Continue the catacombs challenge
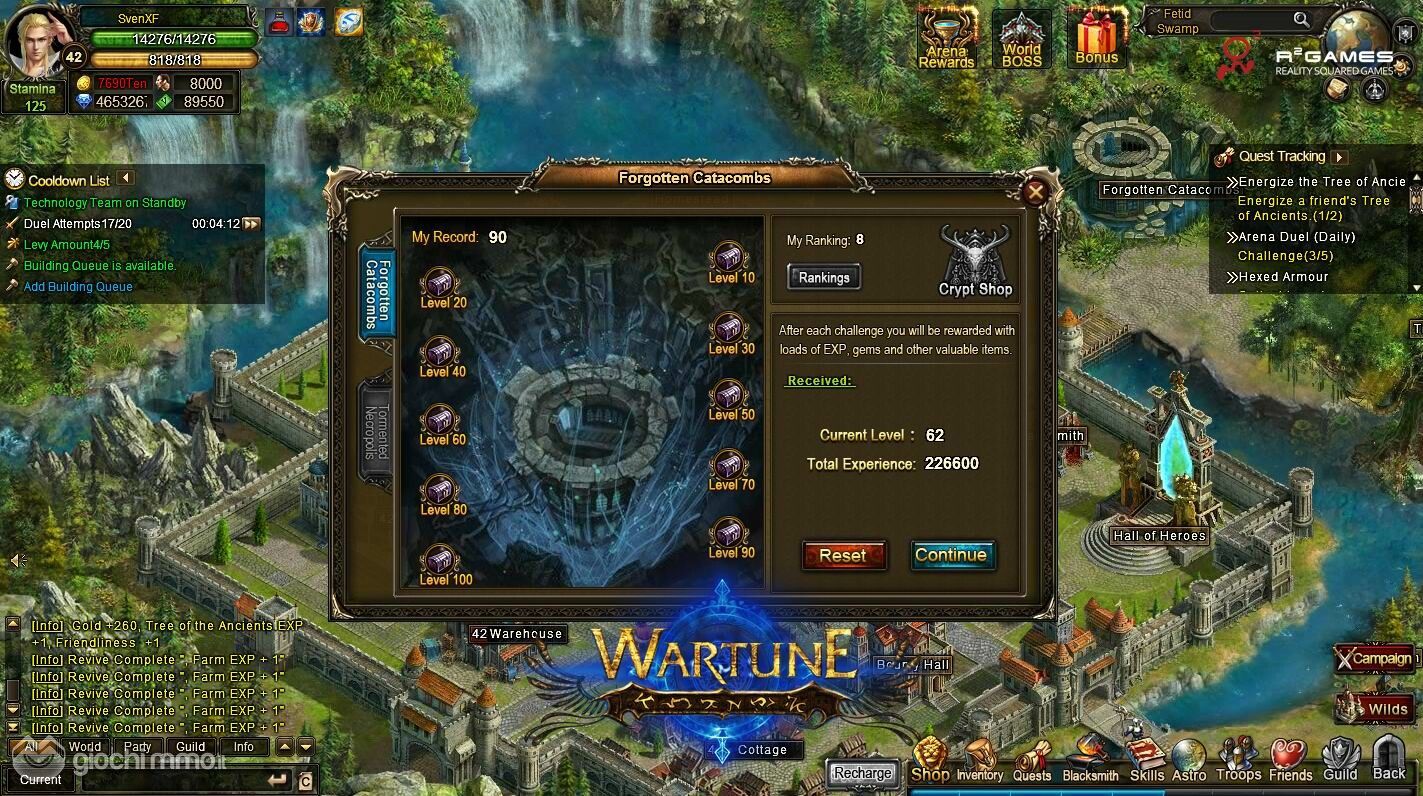Viewport: 1423px width, 796px height. pyautogui.click(x=952, y=556)
